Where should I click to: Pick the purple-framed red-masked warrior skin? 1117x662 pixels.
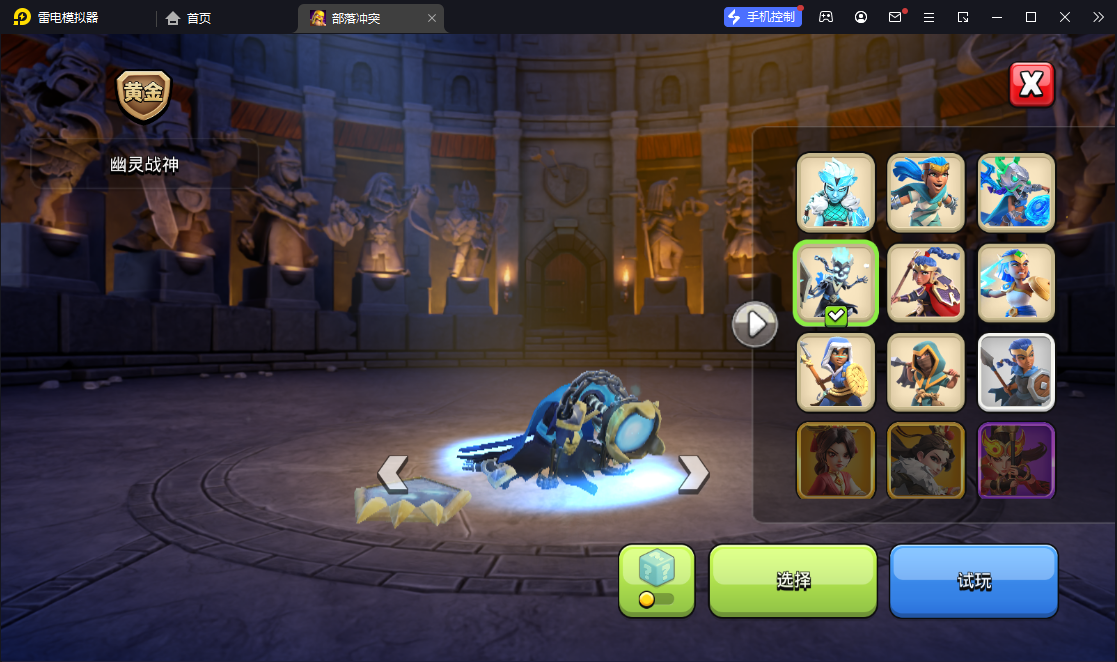(x=1016, y=461)
